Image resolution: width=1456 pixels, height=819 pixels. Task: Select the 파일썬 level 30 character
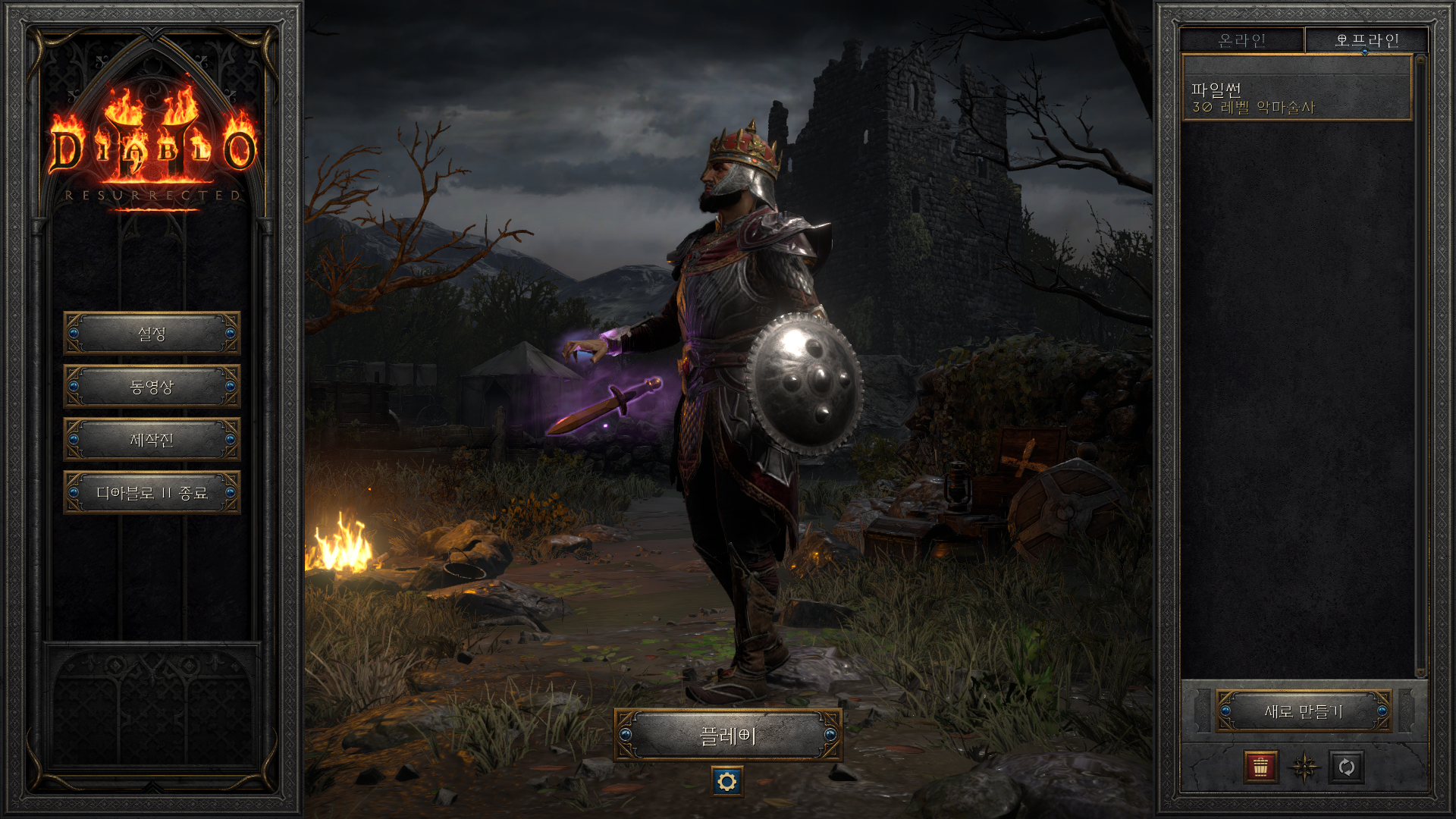[x=1296, y=98]
